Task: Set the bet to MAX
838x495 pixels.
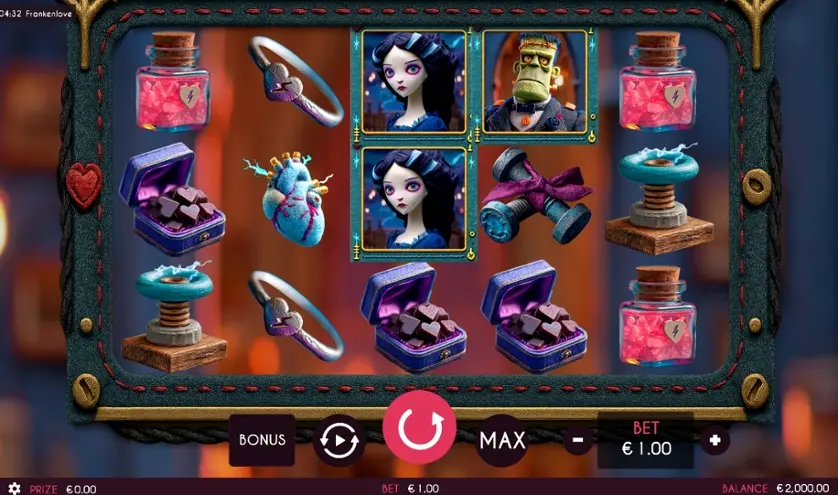Action: [501, 440]
